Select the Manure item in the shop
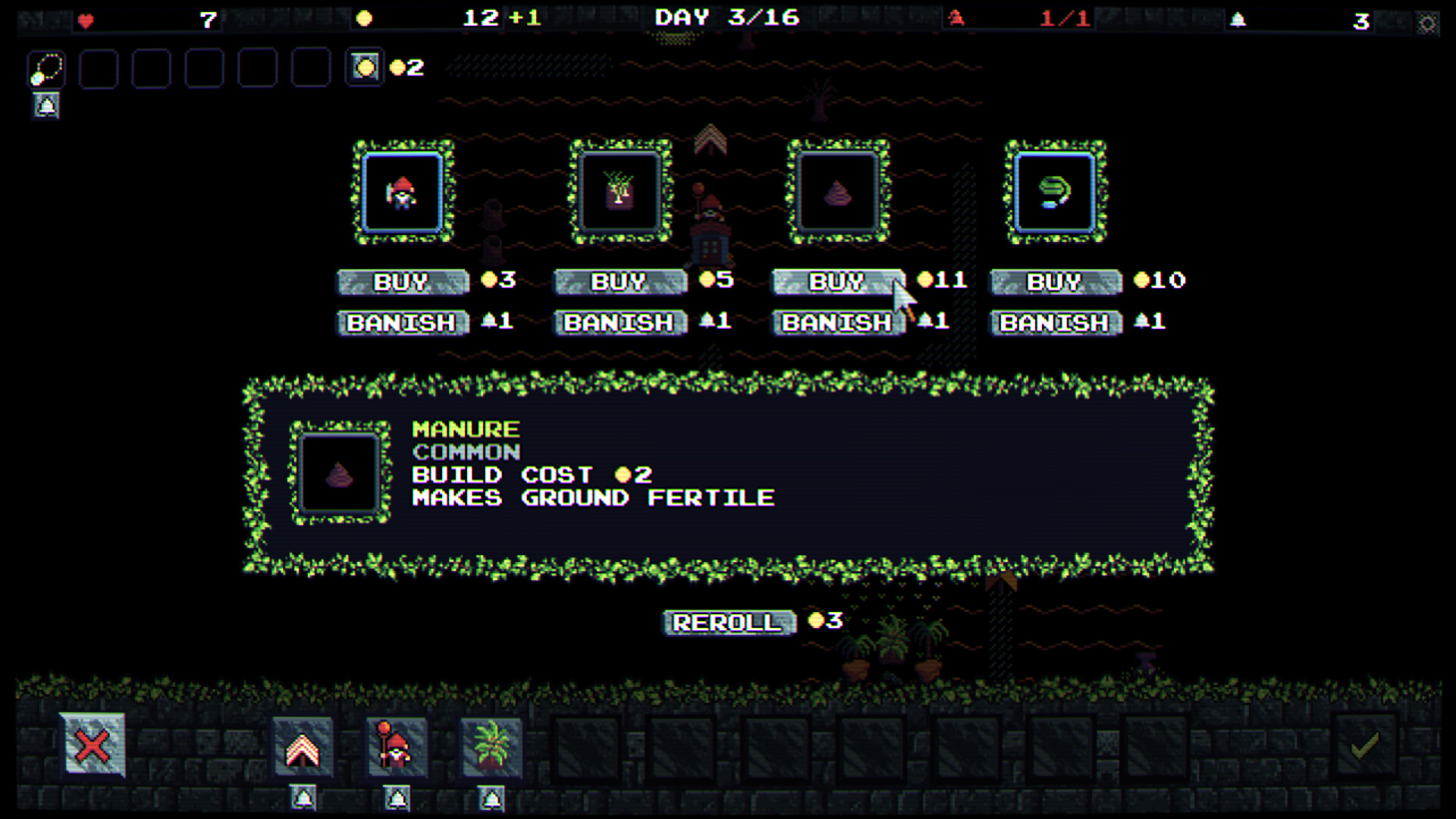Image resolution: width=1456 pixels, height=819 pixels. 836,193
